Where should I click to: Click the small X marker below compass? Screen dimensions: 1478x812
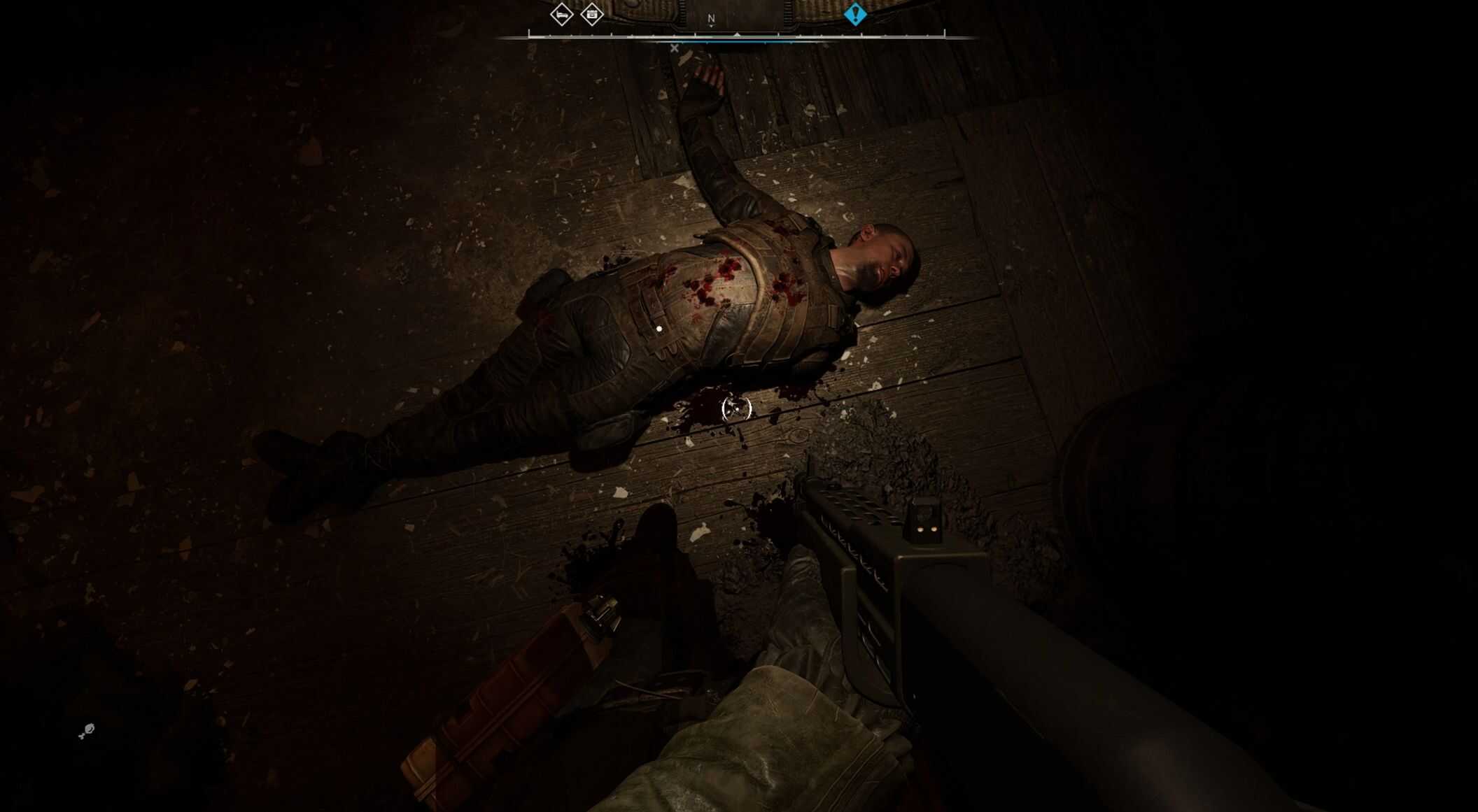pyautogui.click(x=674, y=48)
